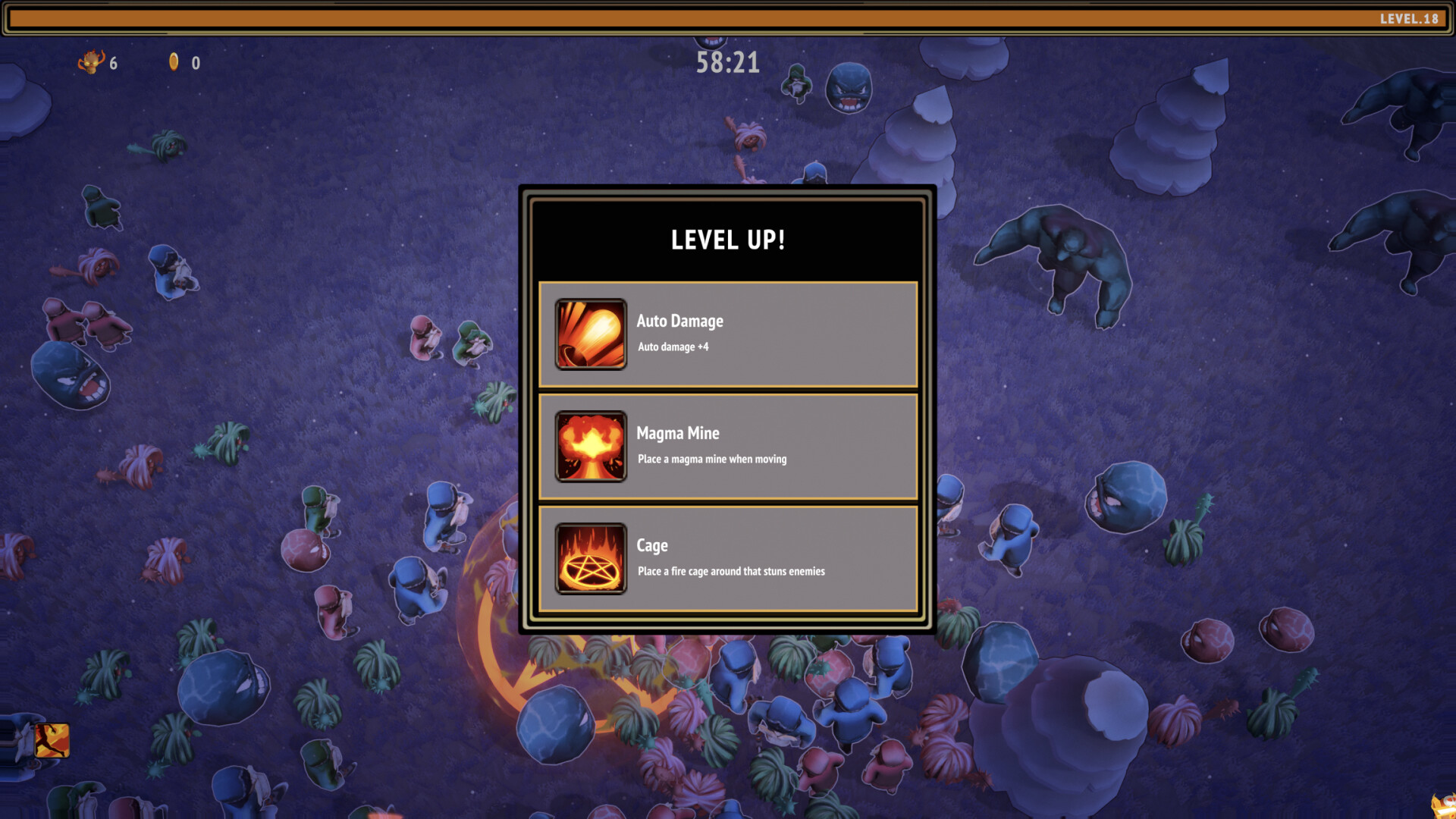The height and width of the screenshot is (819, 1456).
Task: Expand the Magma Mine details
Action: [x=711, y=460]
